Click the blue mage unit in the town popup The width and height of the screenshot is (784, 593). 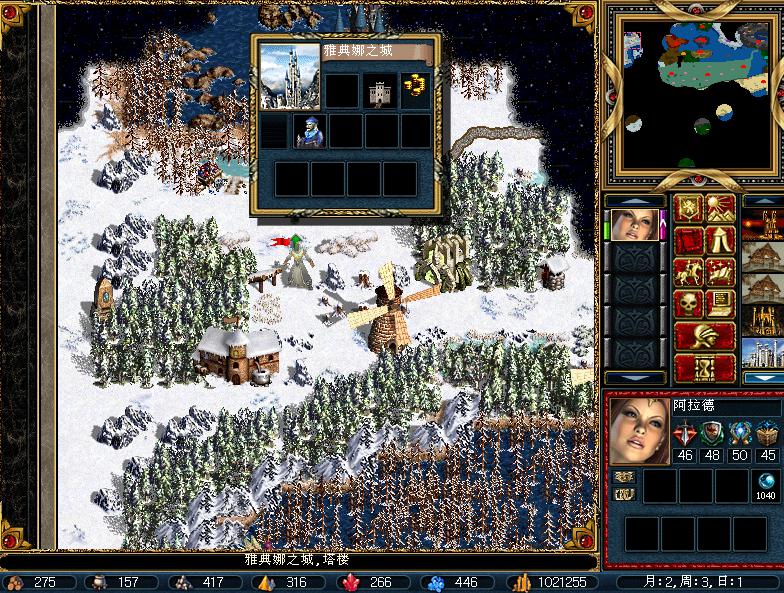[x=310, y=131]
